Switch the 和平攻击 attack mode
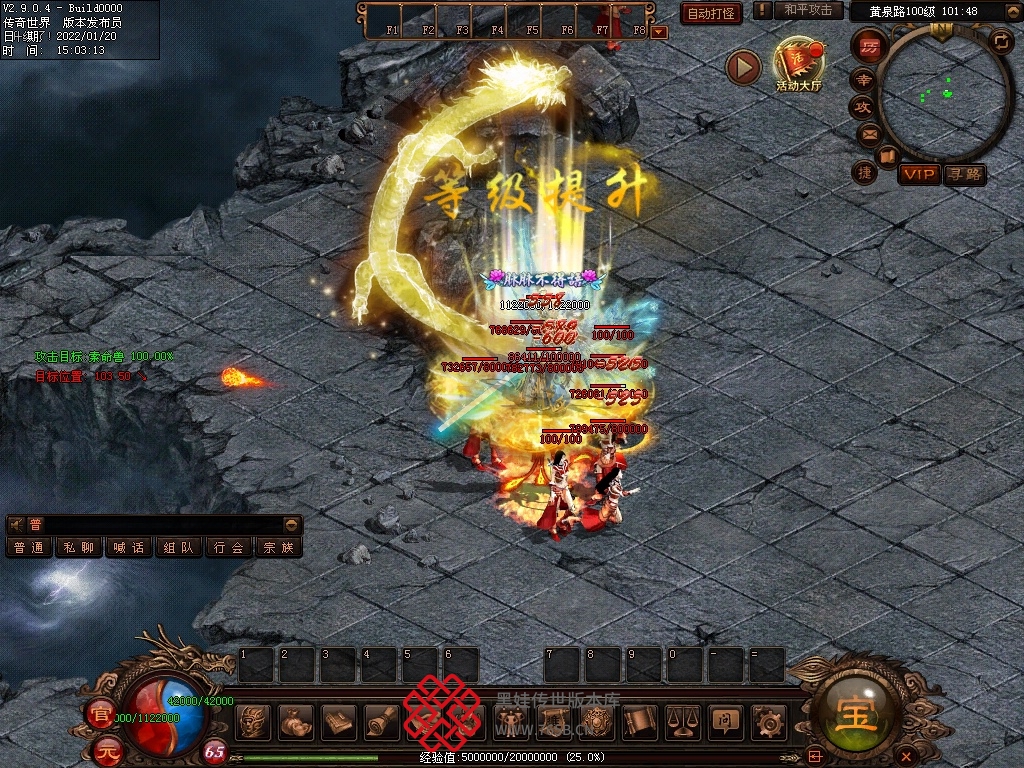The height and width of the screenshot is (768, 1024). (807, 10)
